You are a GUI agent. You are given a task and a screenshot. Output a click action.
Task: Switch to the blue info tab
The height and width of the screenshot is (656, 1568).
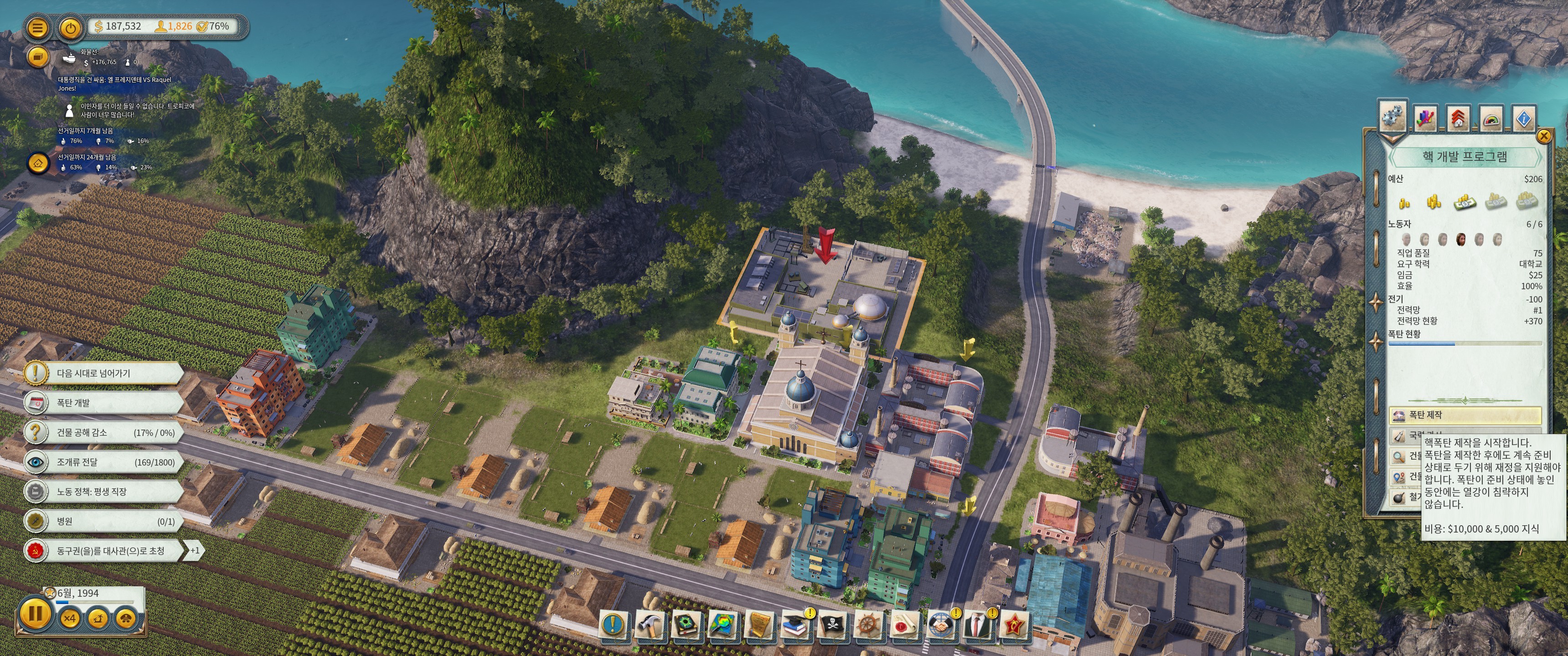pyautogui.click(x=1524, y=118)
